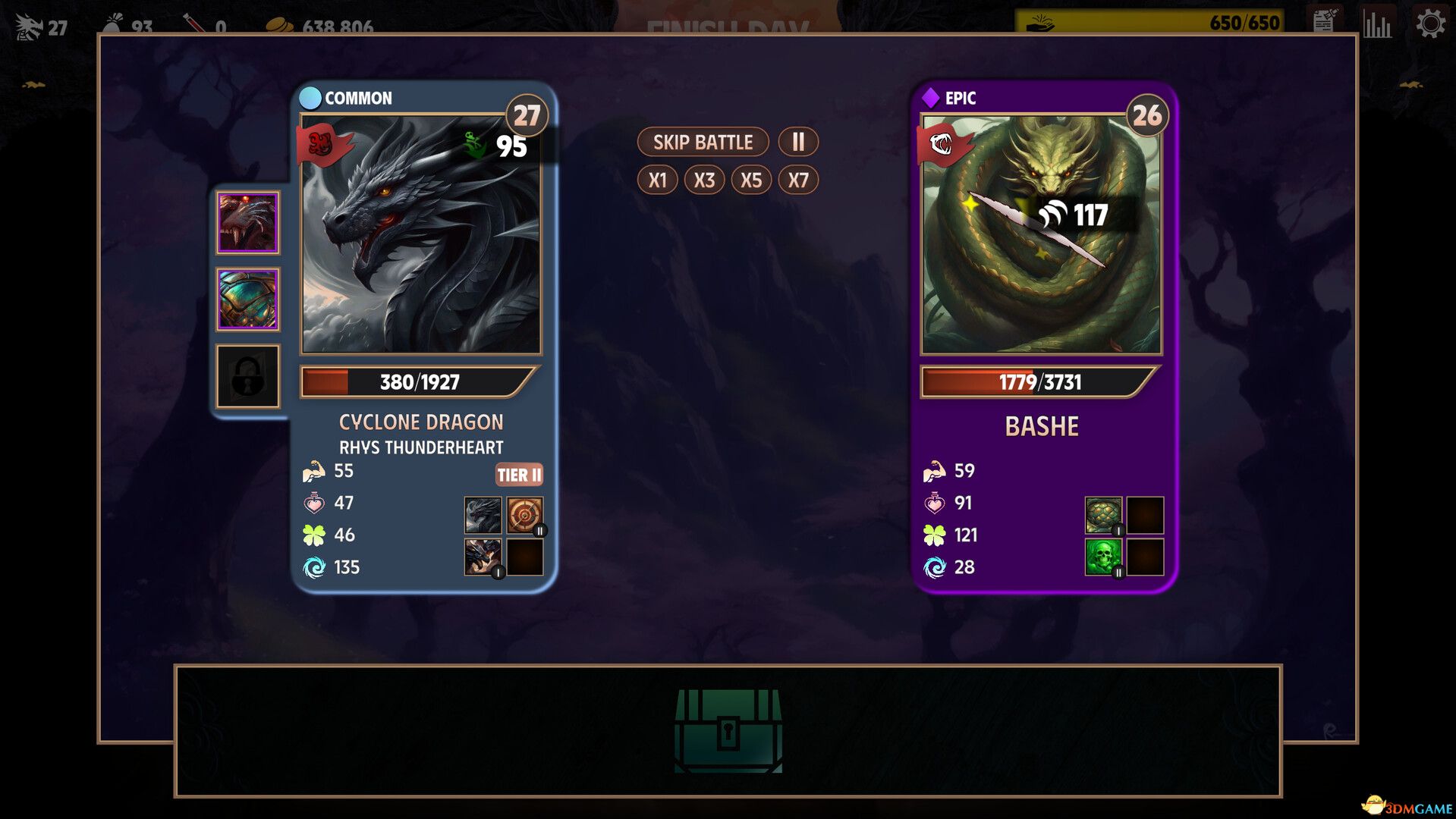Inspect Bashe's coiled serpent skill icon
Image resolution: width=1456 pixels, height=819 pixels.
click(1103, 516)
